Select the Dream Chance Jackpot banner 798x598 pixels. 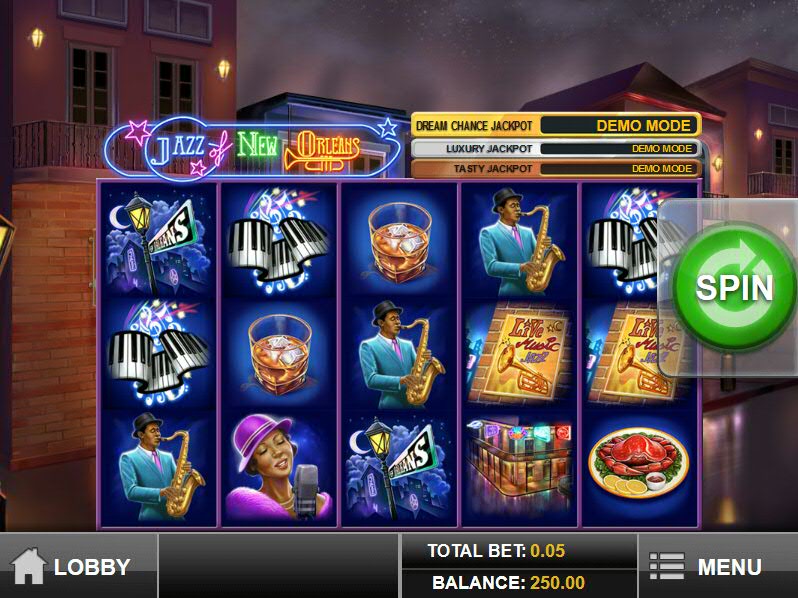point(555,126)
